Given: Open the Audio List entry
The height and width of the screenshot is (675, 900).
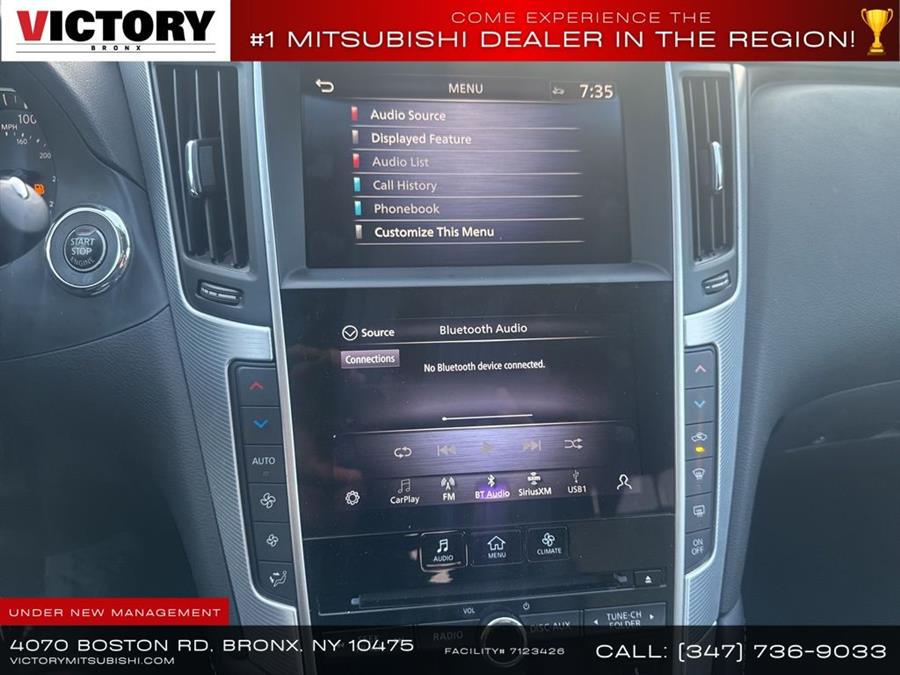Looking at the screenshot, I should [400, 162].
